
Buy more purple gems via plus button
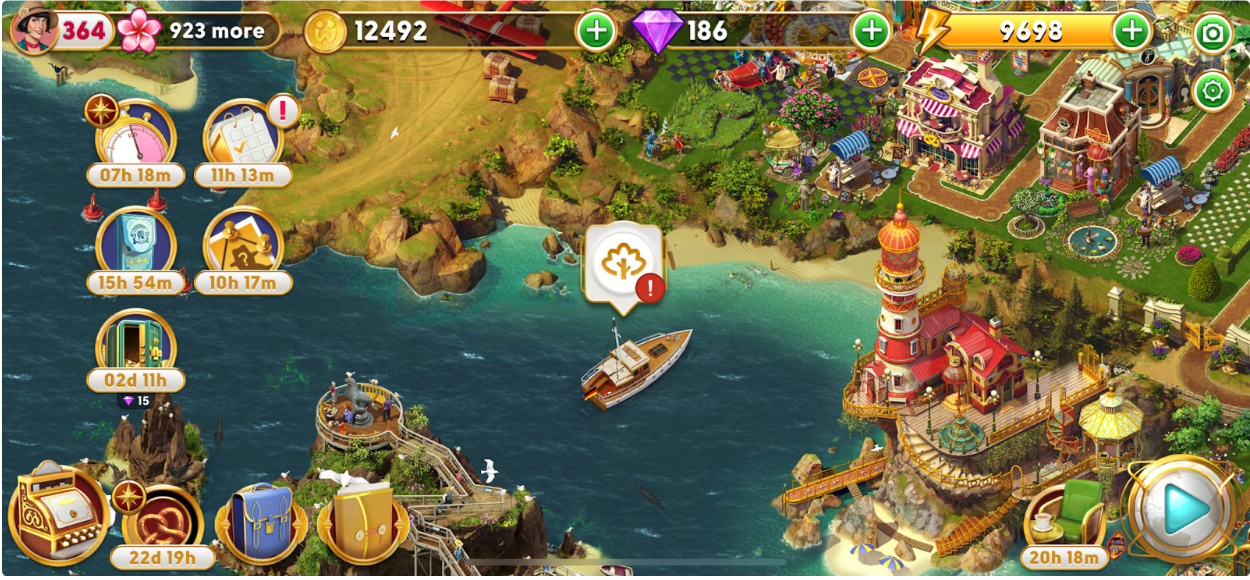click(871, 31)
